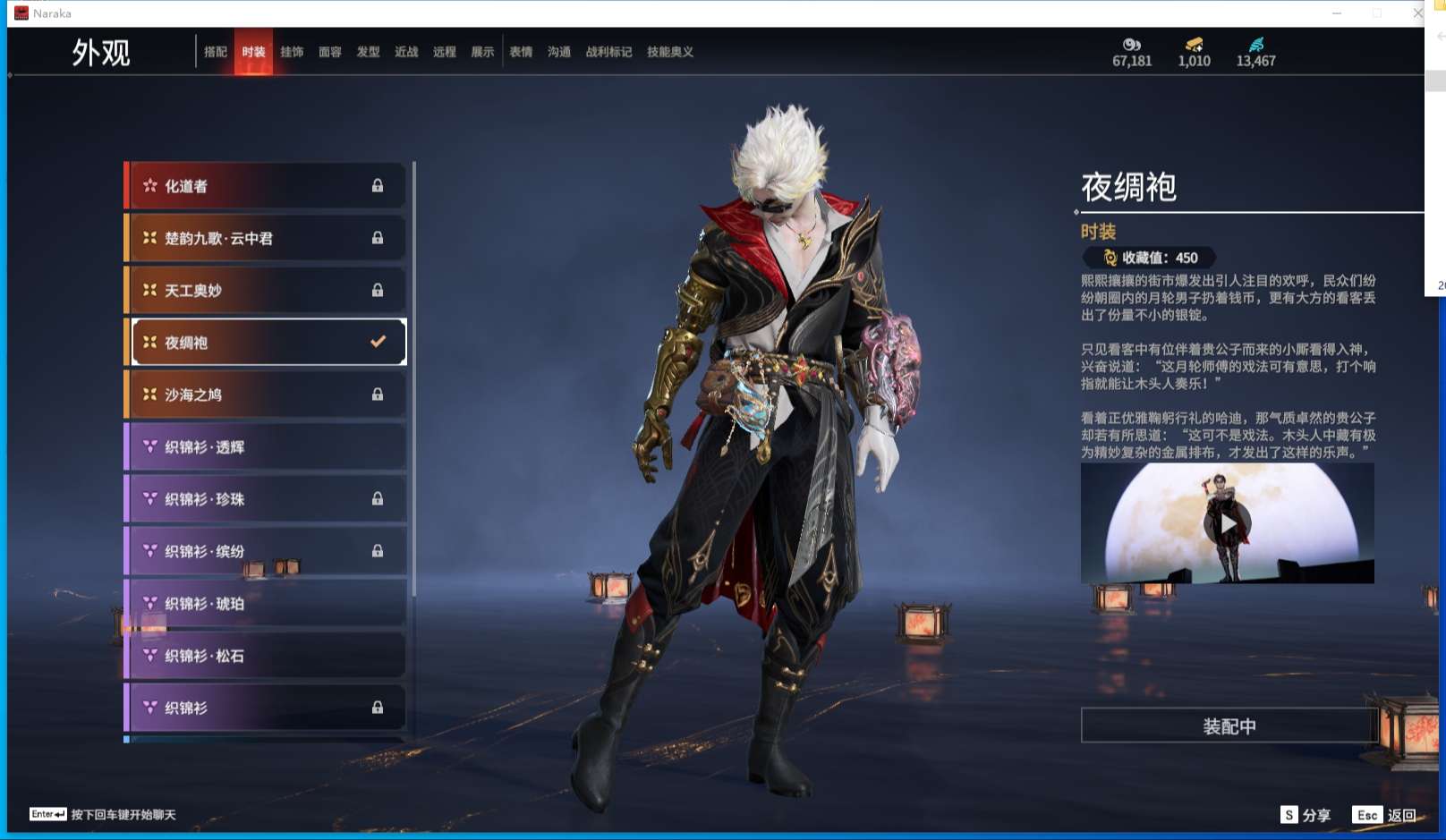The height and width of the screenshot is (840, 1446).
Task: Return with the 返回 button
Action: tap(1385, 815)
